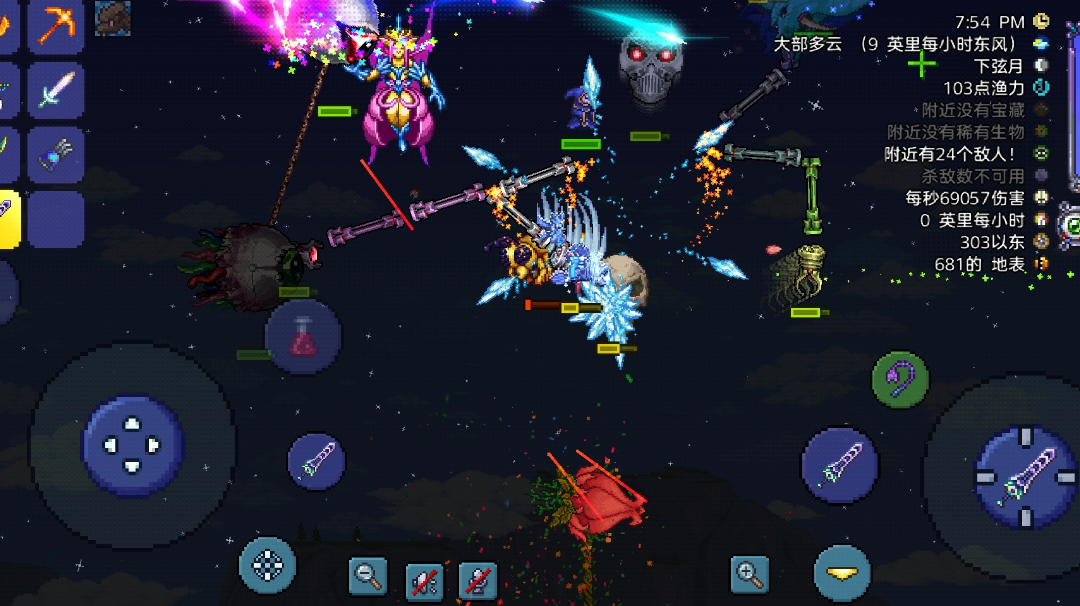This screenshot has width=1080, height=606.
Task: Zoom in with the plus magnifier
Action: [x=749, y=574]
